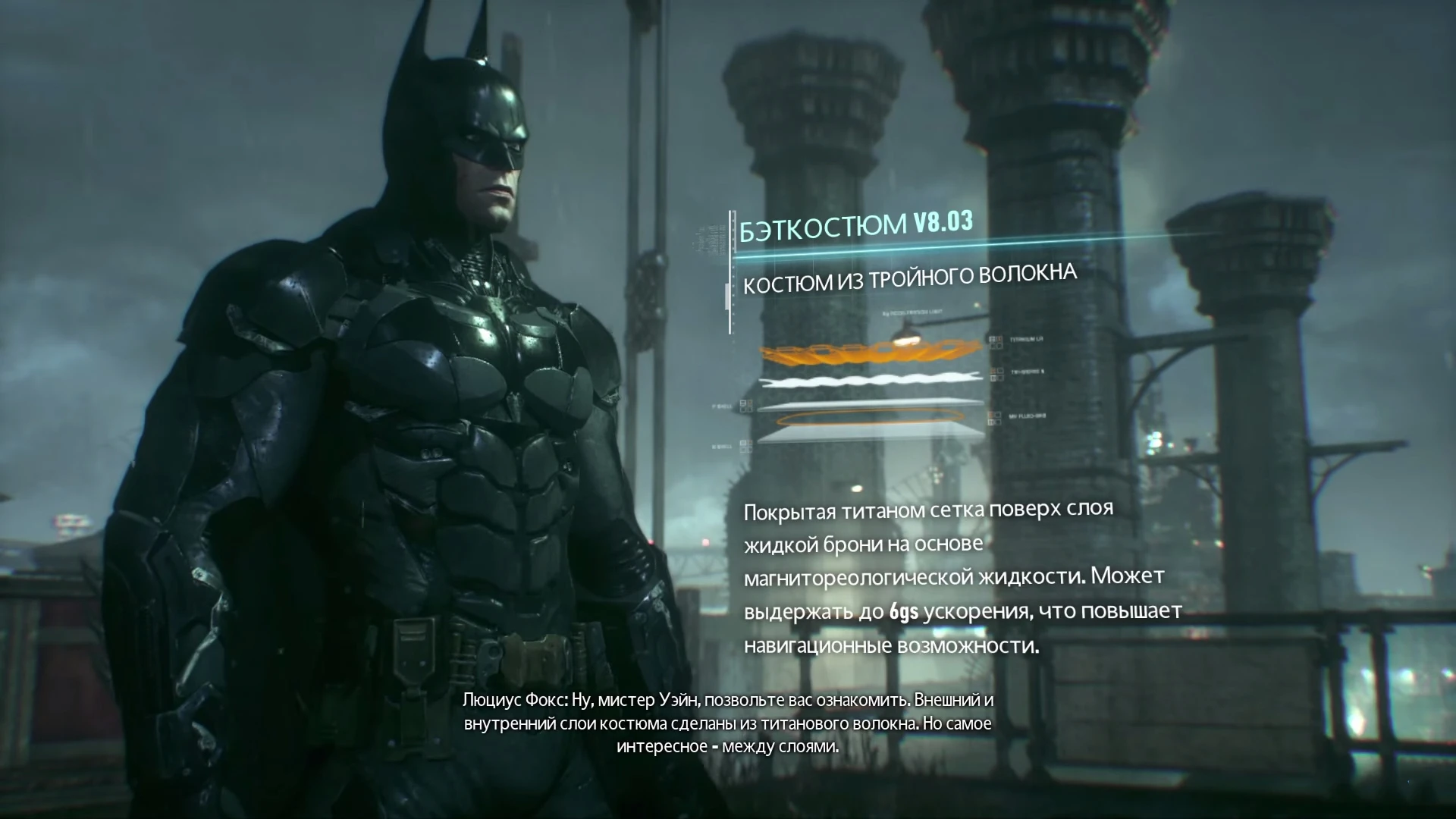Select the P SHELL indicator icon
Viewport: 1456px width, 819px height.
[746, 406]
